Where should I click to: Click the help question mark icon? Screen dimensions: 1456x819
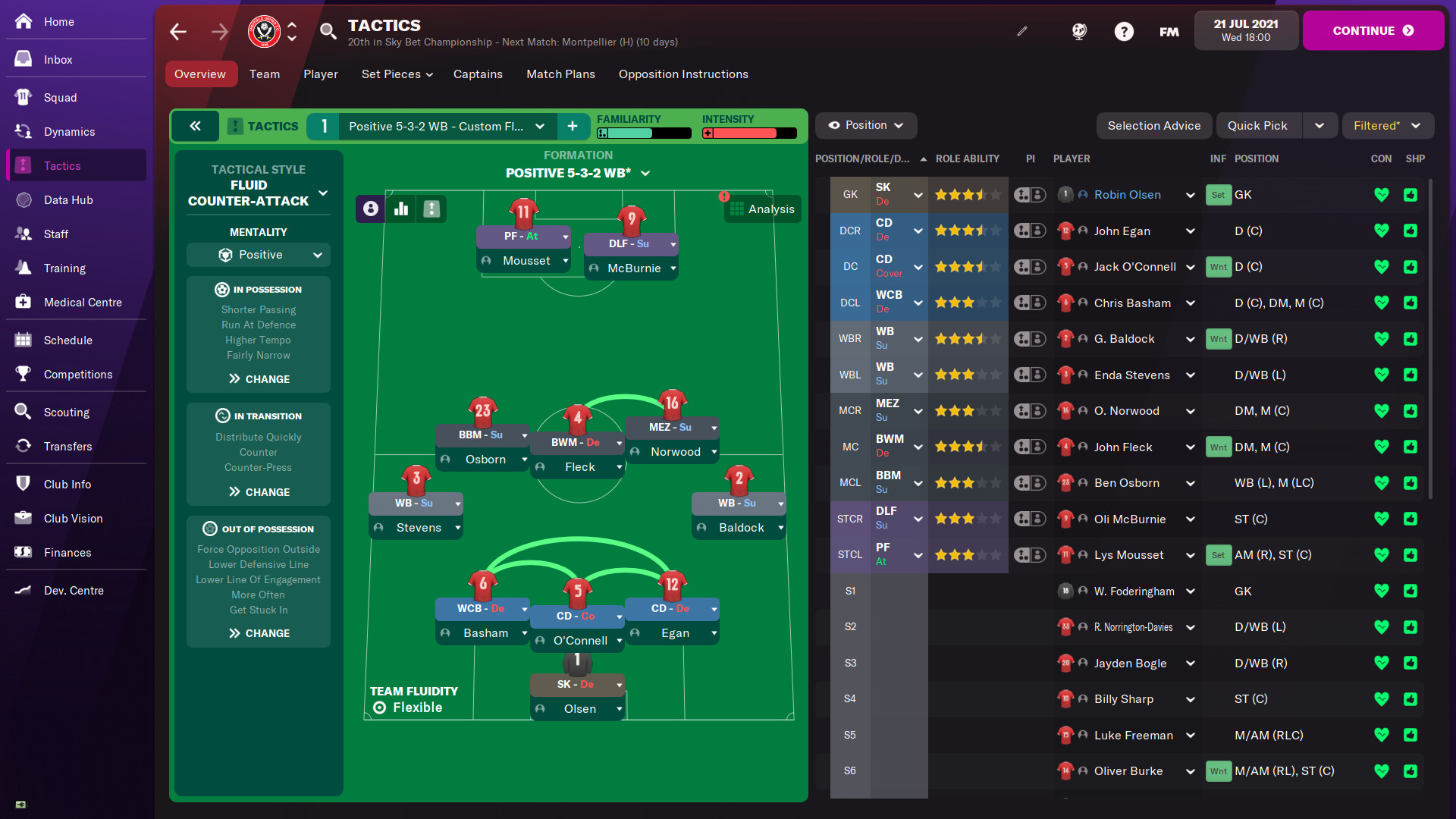(1124, 31)
